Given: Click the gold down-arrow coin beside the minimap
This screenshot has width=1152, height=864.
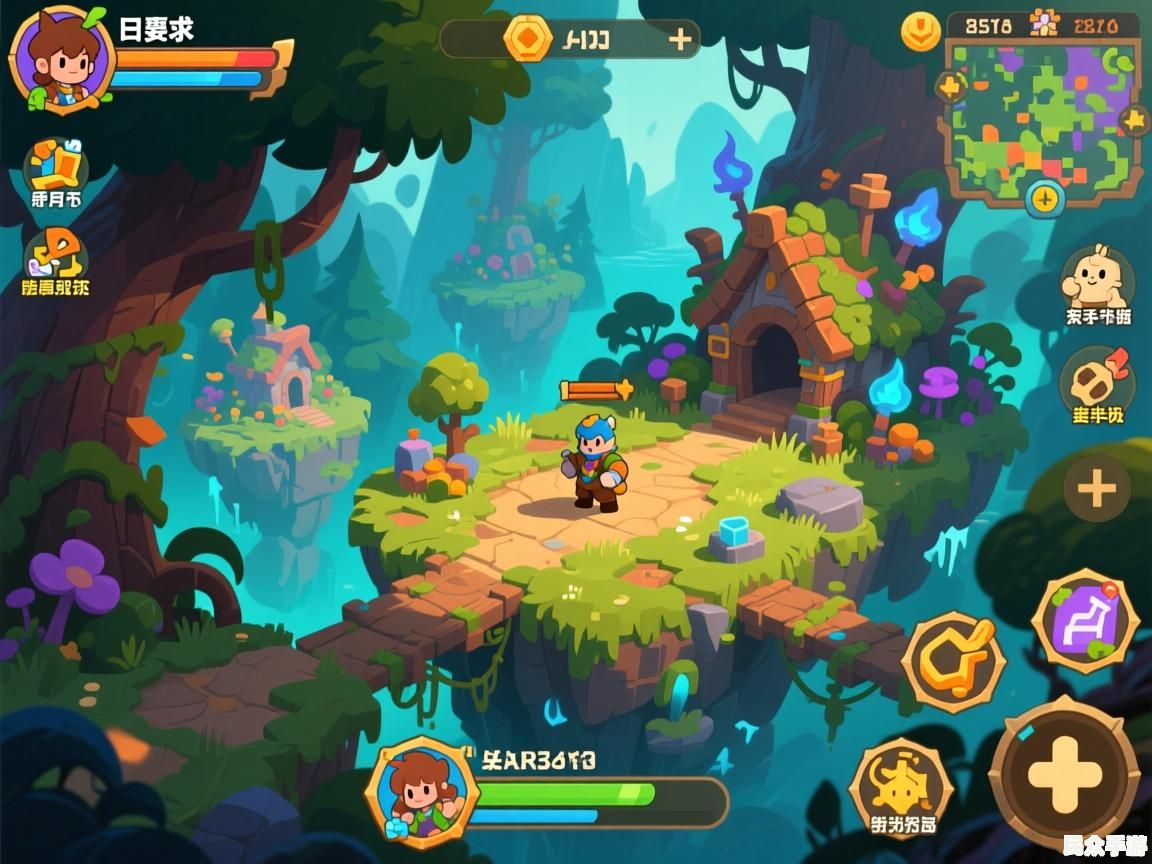Looking at the screenshot, I should [920, 31].
